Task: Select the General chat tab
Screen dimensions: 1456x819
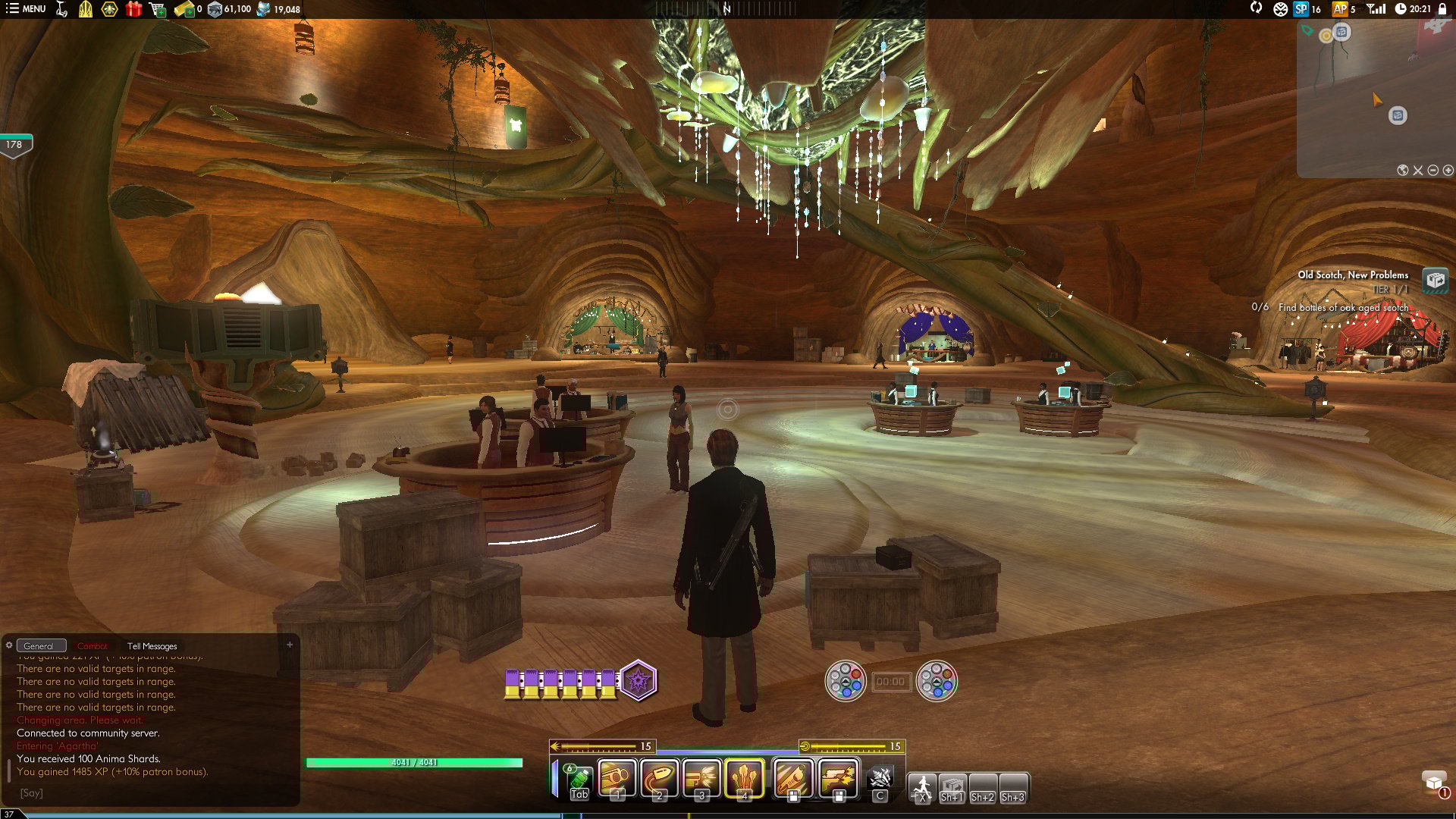Action: point(39,646)
